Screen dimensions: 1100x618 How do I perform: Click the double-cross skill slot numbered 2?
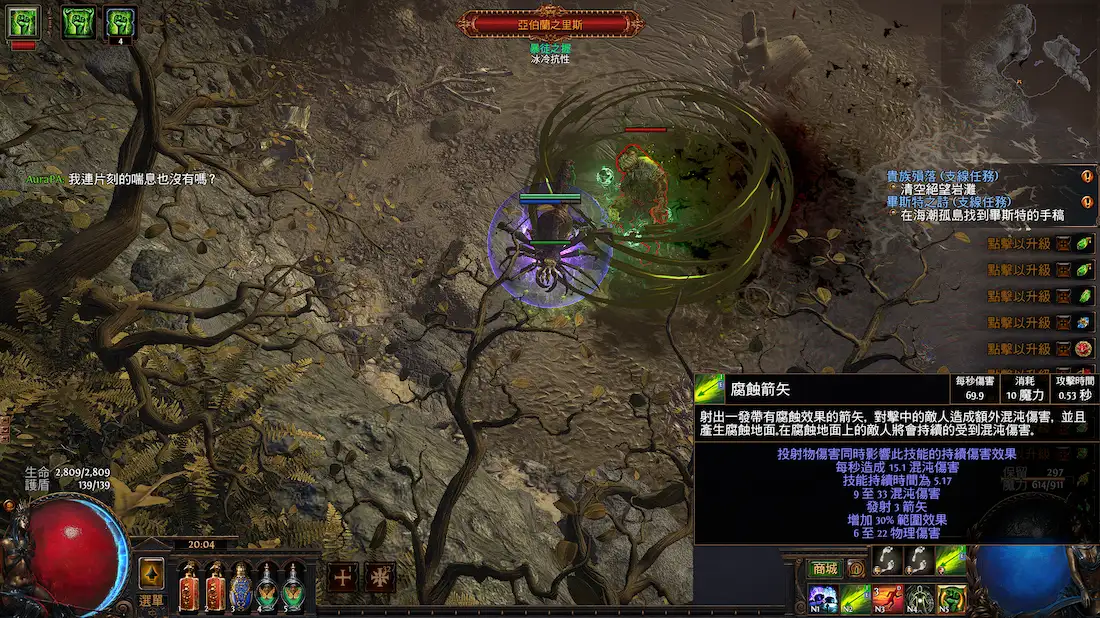pyautogui.click(x=381, y=577)
